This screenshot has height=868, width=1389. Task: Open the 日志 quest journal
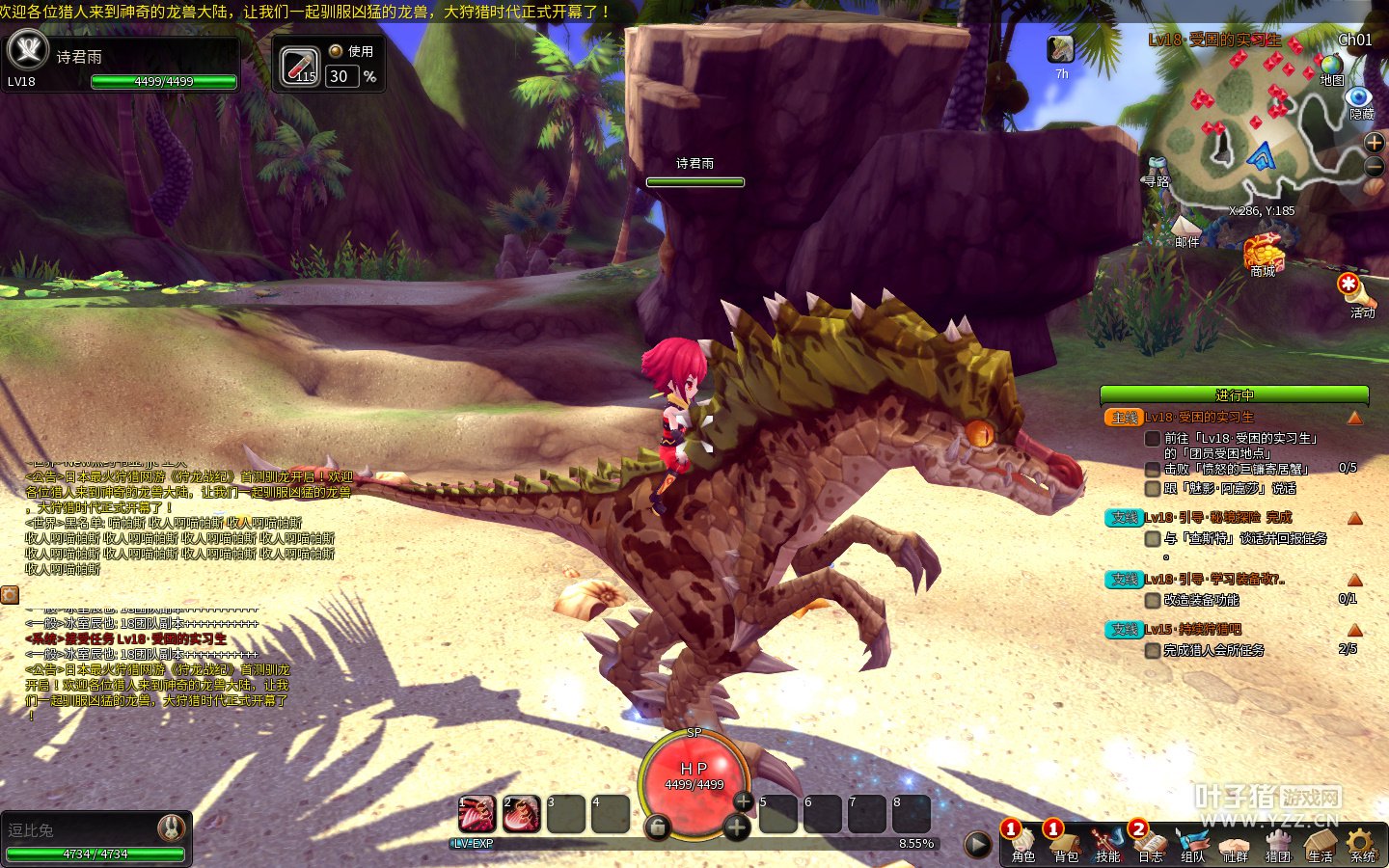tap(1150, 844)
